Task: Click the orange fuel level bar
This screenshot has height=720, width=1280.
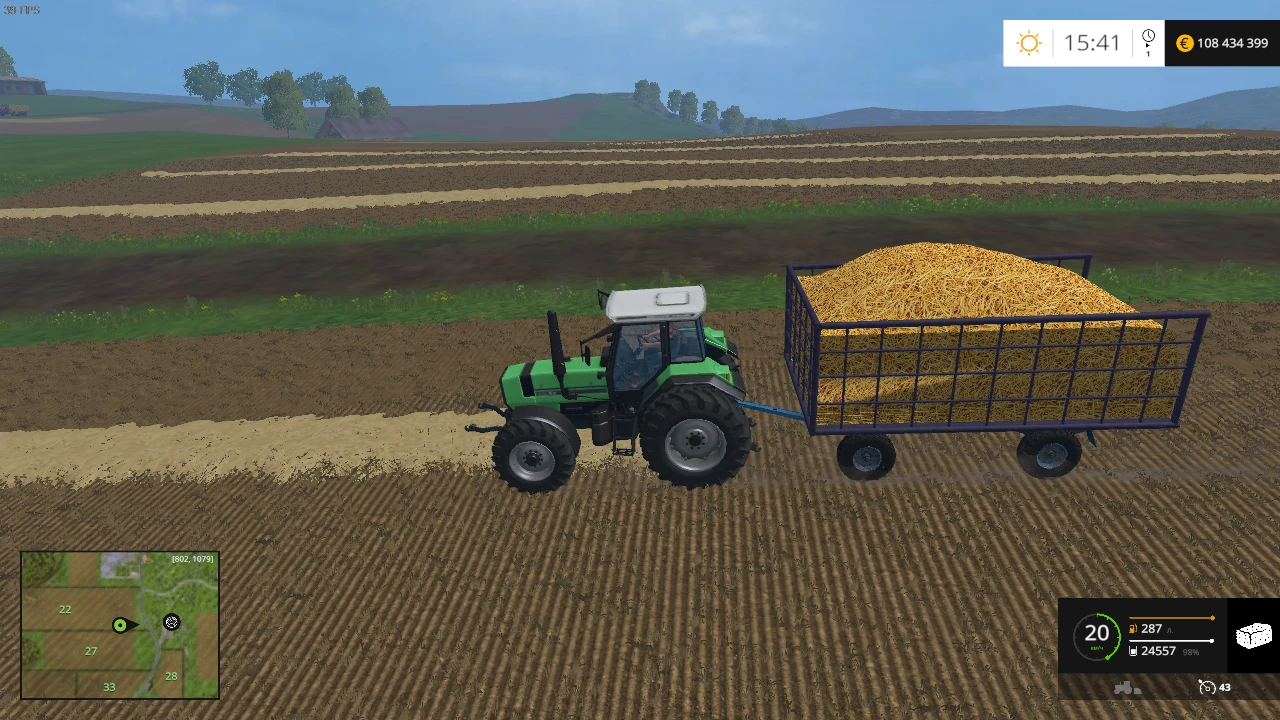Action: tap(1172, 618)
